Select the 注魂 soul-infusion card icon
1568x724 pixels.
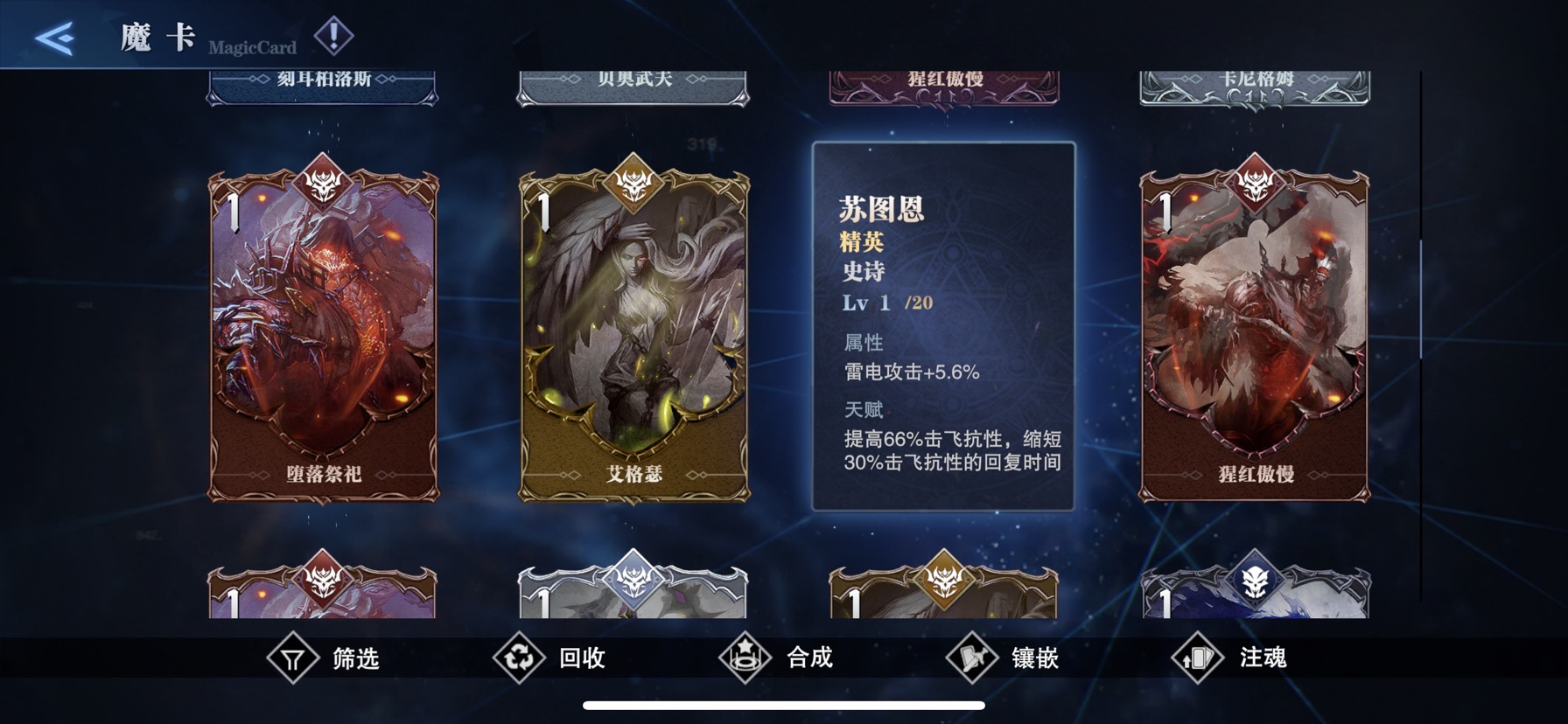(x=1200, y=658)
